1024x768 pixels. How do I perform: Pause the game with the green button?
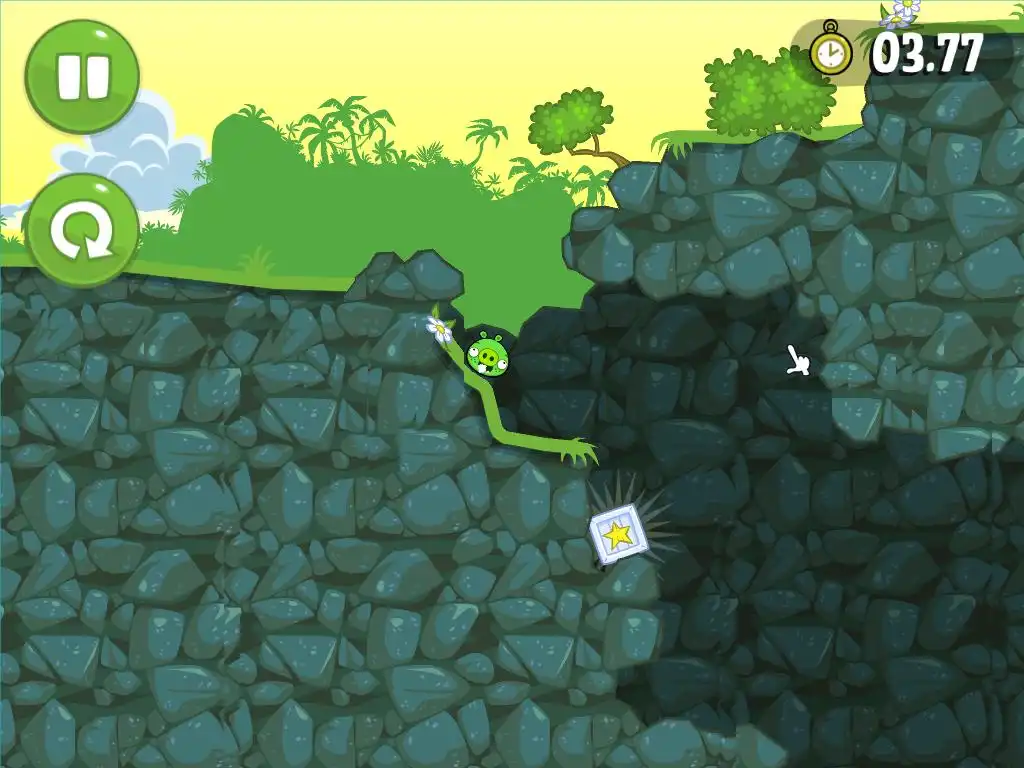(x=82, y=76)
